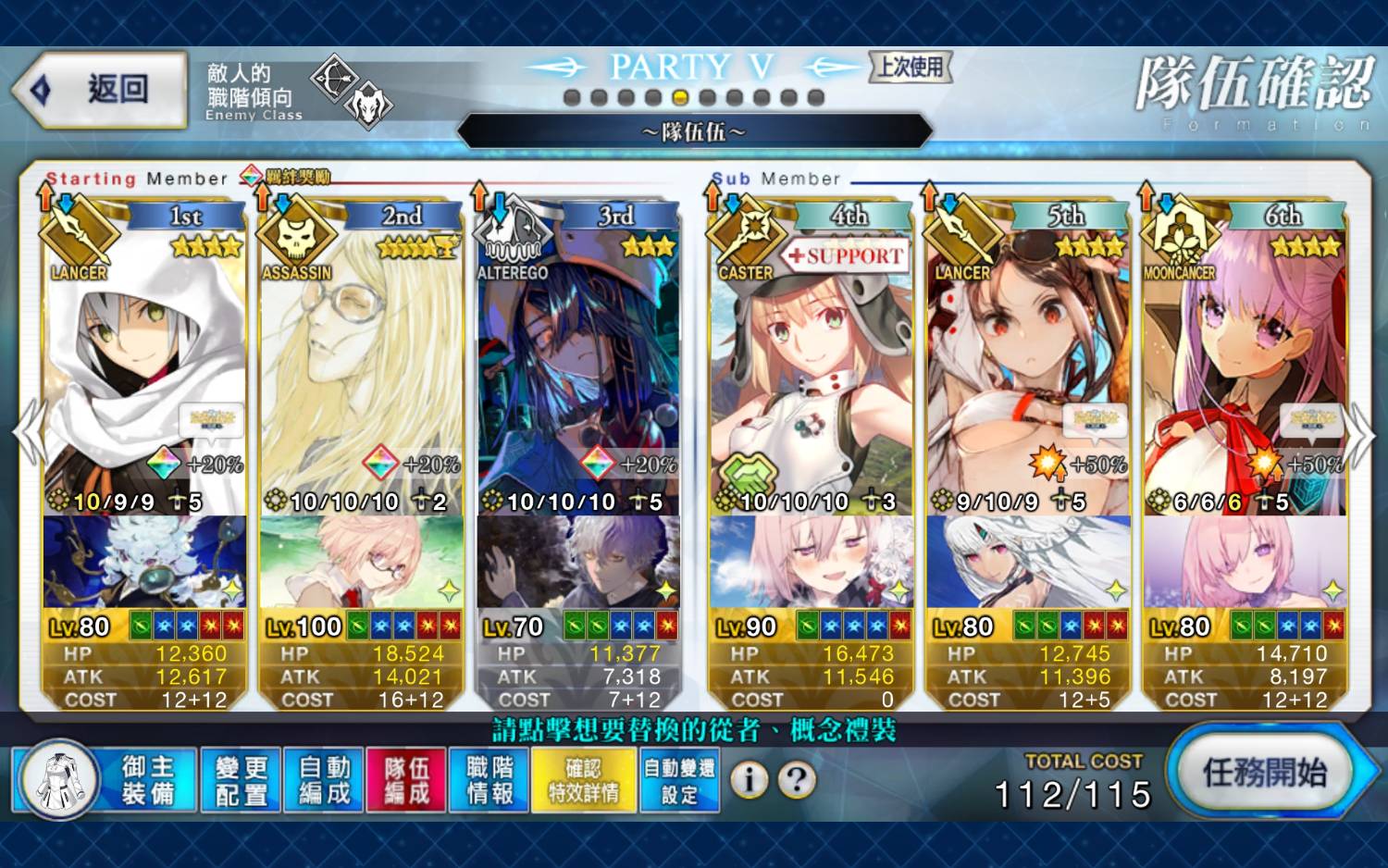Select the 2nd slot Assassin servant card

361,370
